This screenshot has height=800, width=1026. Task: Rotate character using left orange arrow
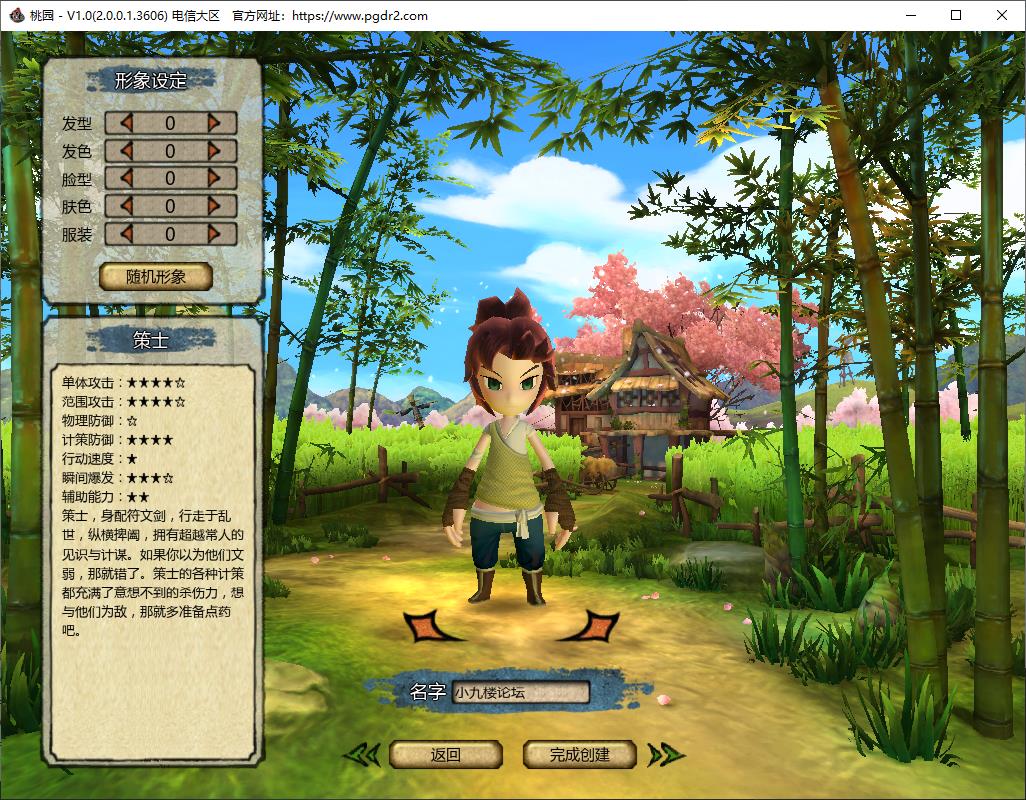tap(430, 627)
